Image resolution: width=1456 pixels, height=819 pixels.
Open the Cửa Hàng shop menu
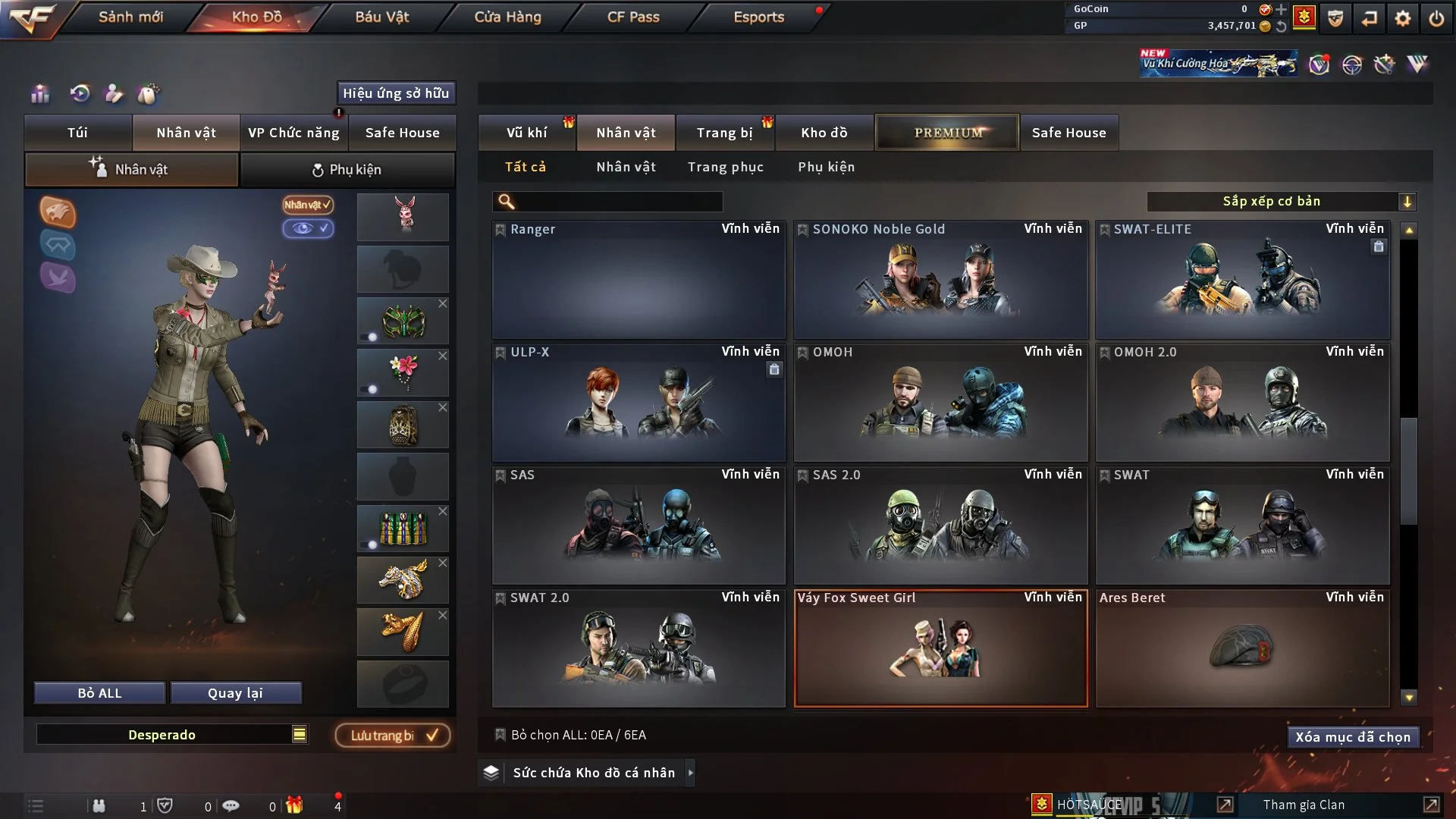click(507, 17)
